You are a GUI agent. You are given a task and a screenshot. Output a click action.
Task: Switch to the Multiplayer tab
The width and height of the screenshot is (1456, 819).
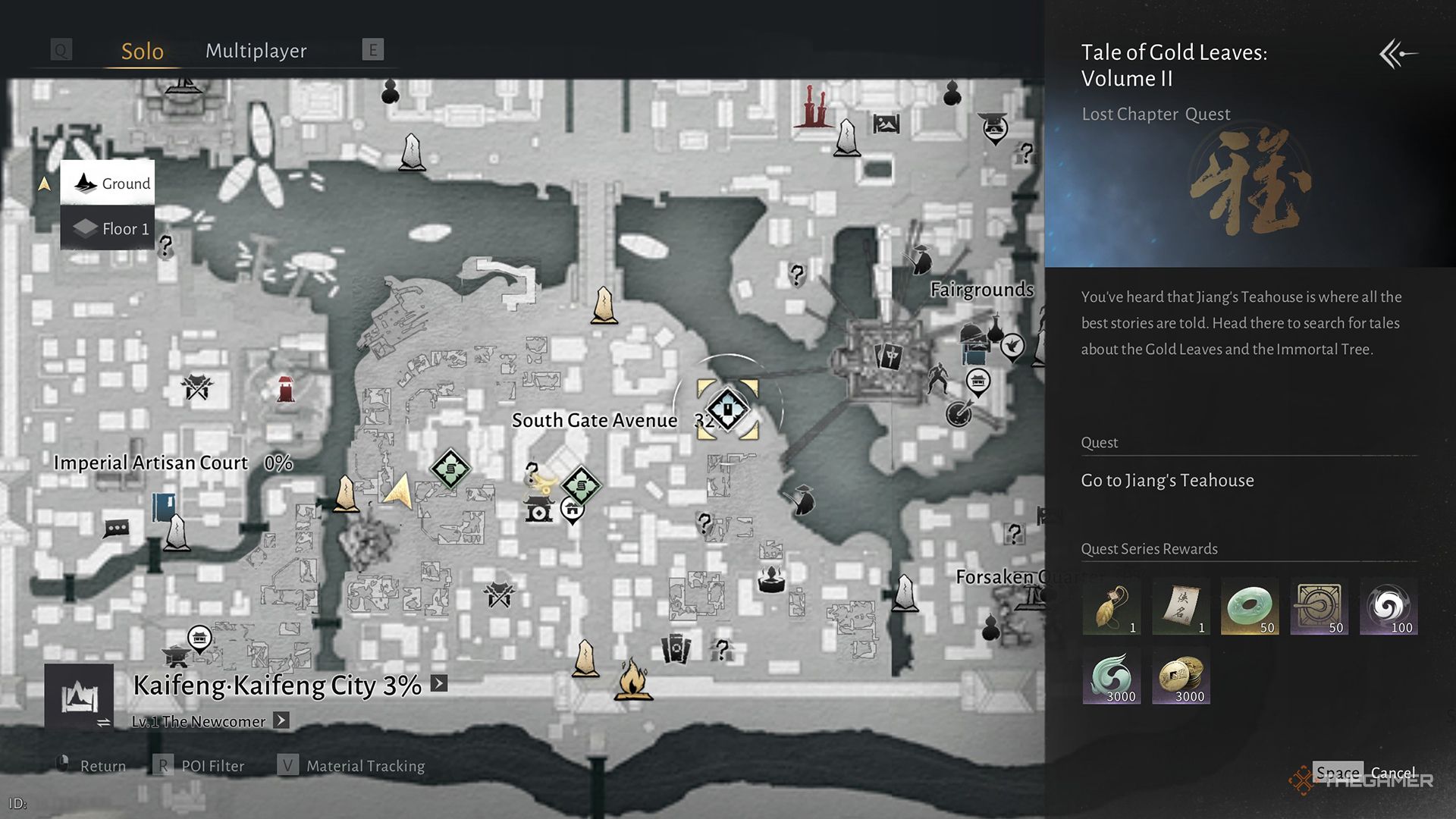click(x=256, y=51)
